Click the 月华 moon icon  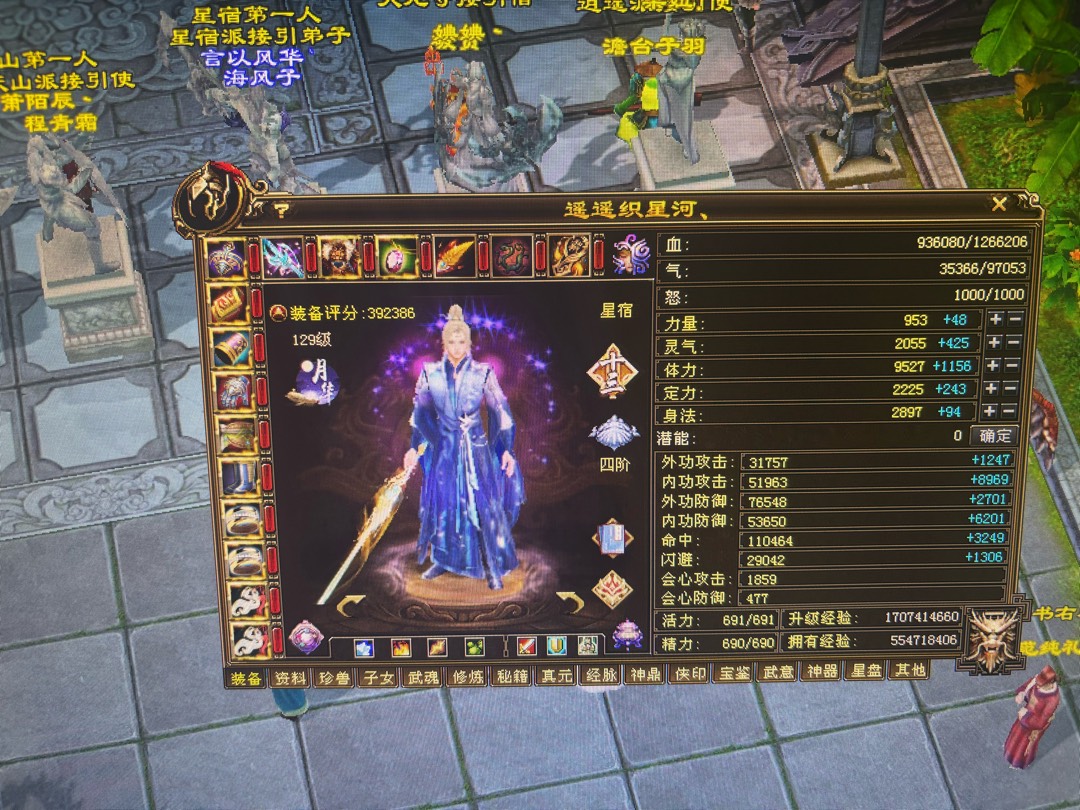tap(312, 383)
